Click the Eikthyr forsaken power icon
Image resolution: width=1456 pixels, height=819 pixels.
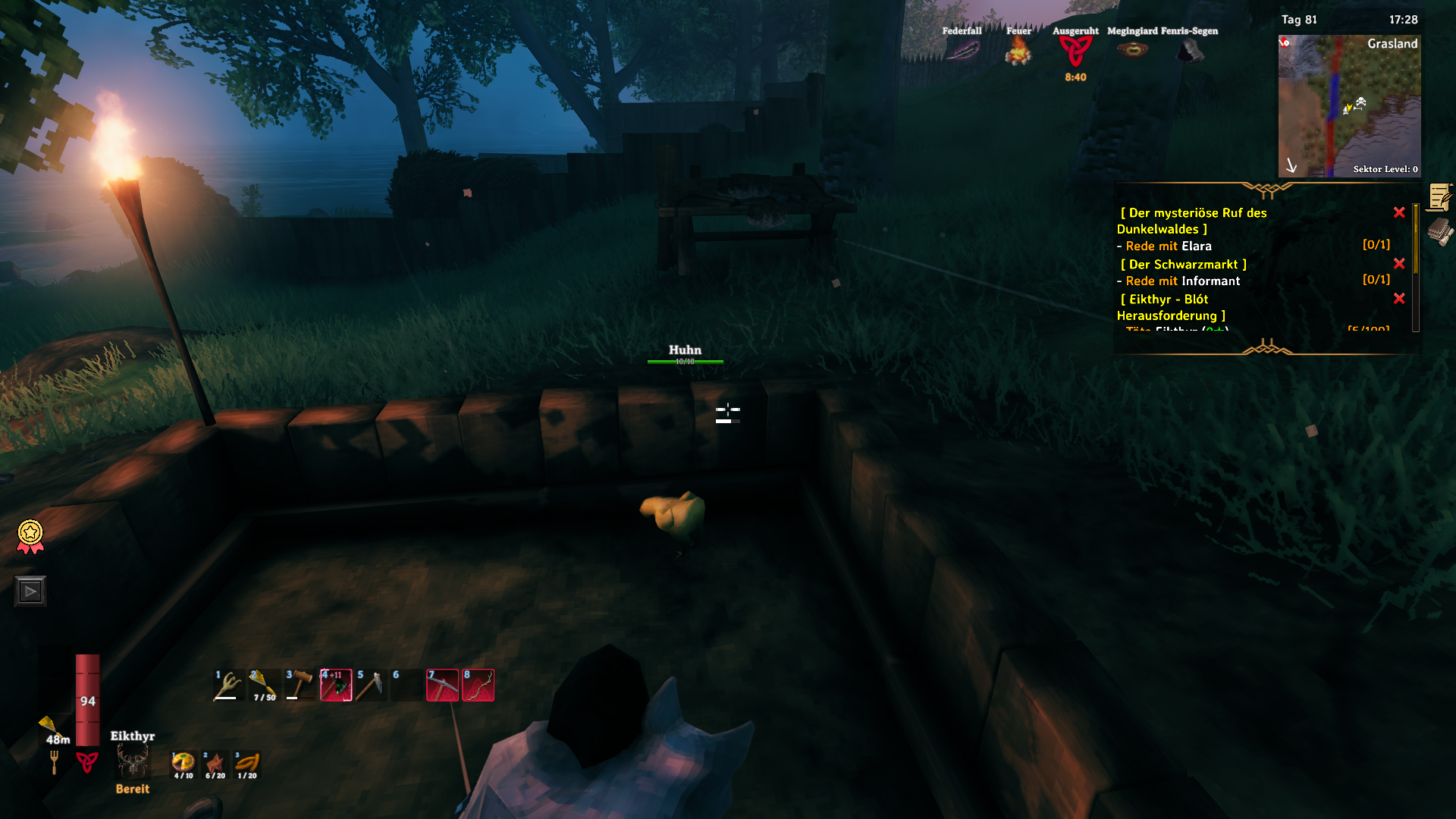click(133, 762)
